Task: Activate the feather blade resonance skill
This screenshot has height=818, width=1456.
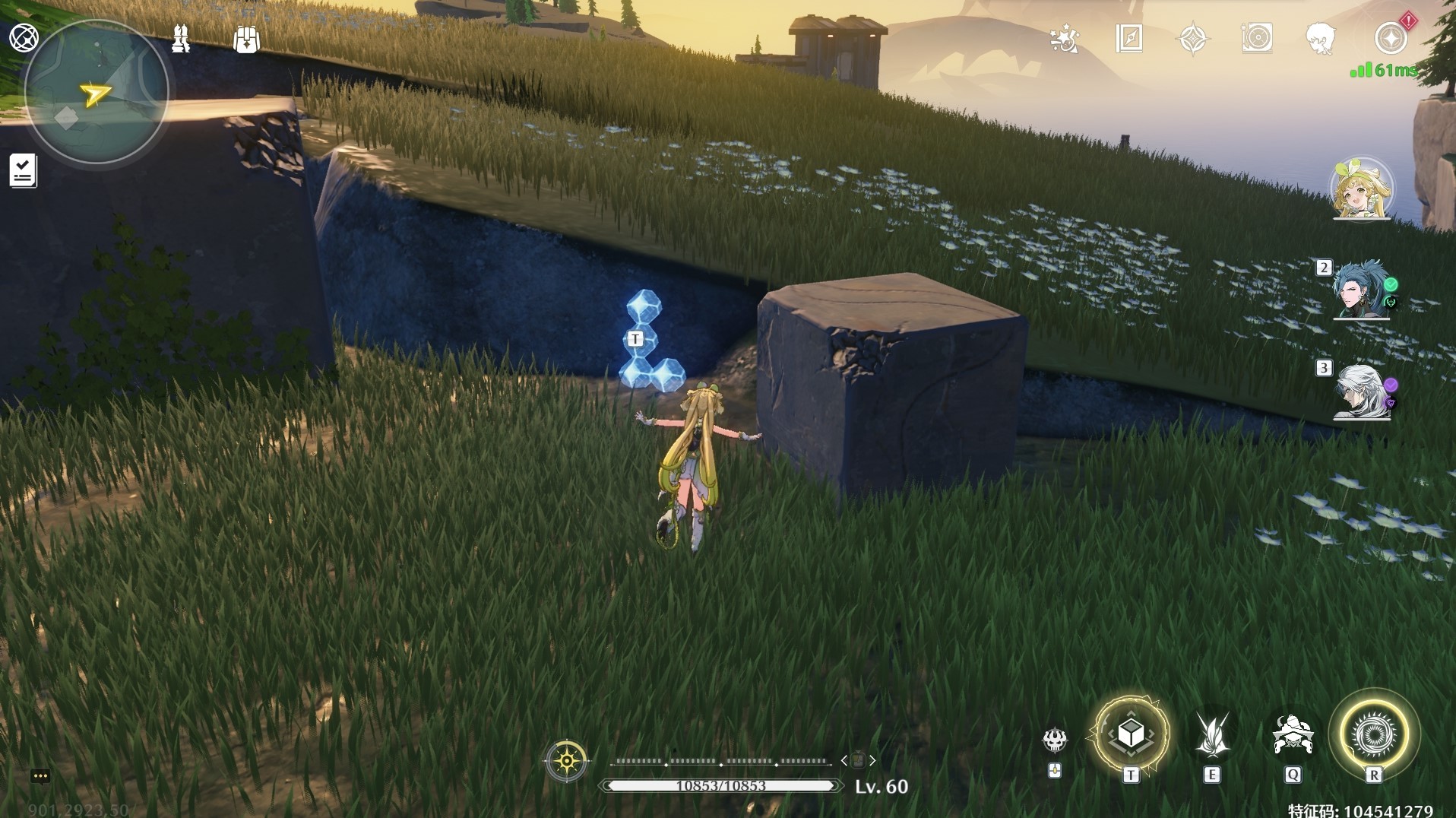Action: (1212, 734)
